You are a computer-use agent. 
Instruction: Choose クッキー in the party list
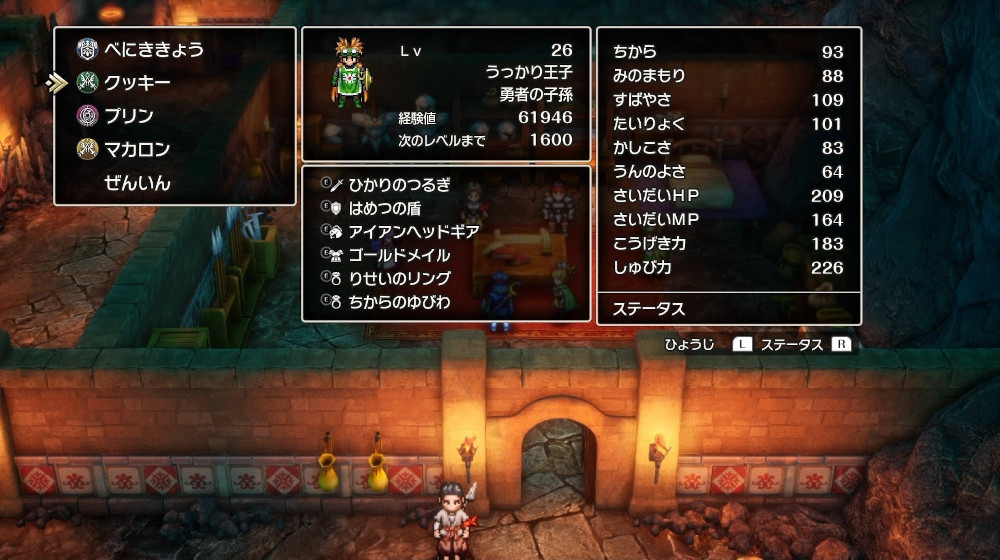(x=138, y=82)
